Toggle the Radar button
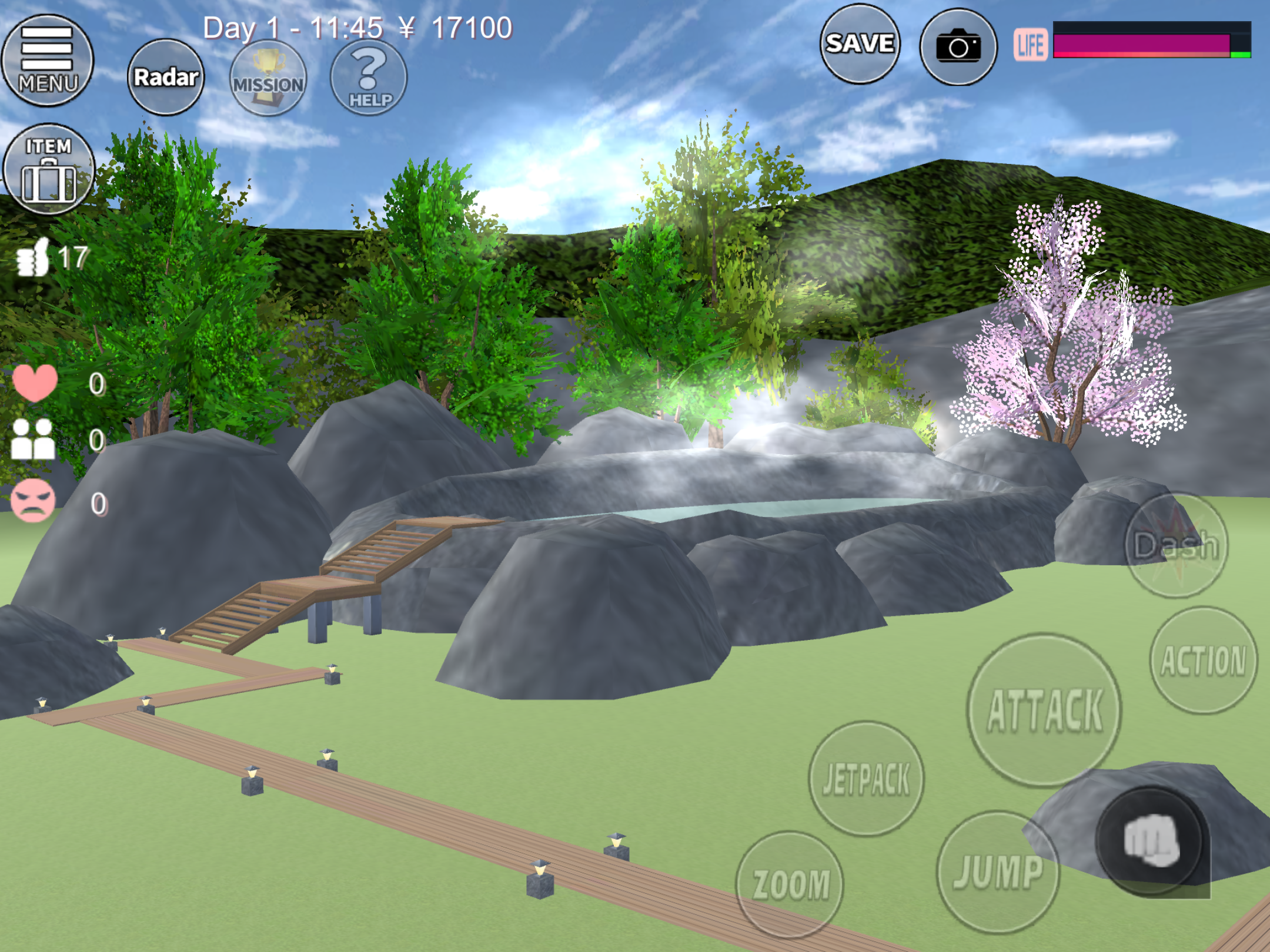 coord(166,77)
